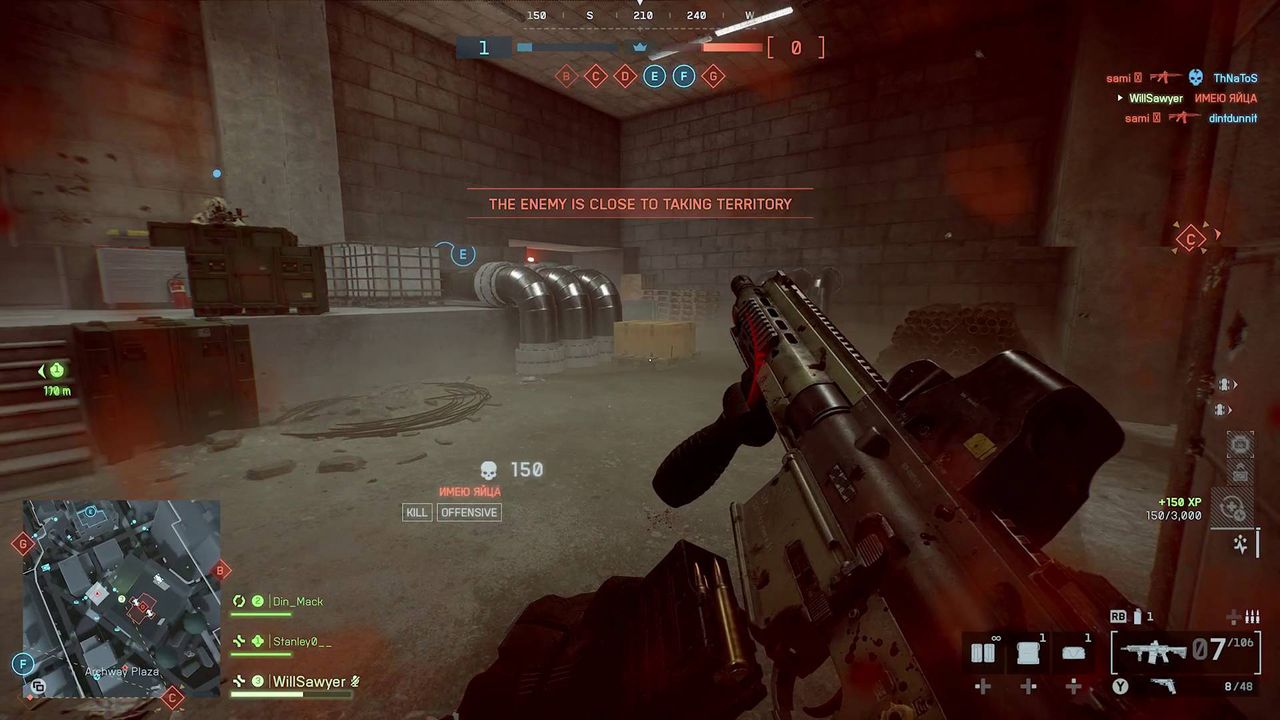
Task: Expand the killfeed arrow beside WillSawyer
Action: click(1121, 98)
